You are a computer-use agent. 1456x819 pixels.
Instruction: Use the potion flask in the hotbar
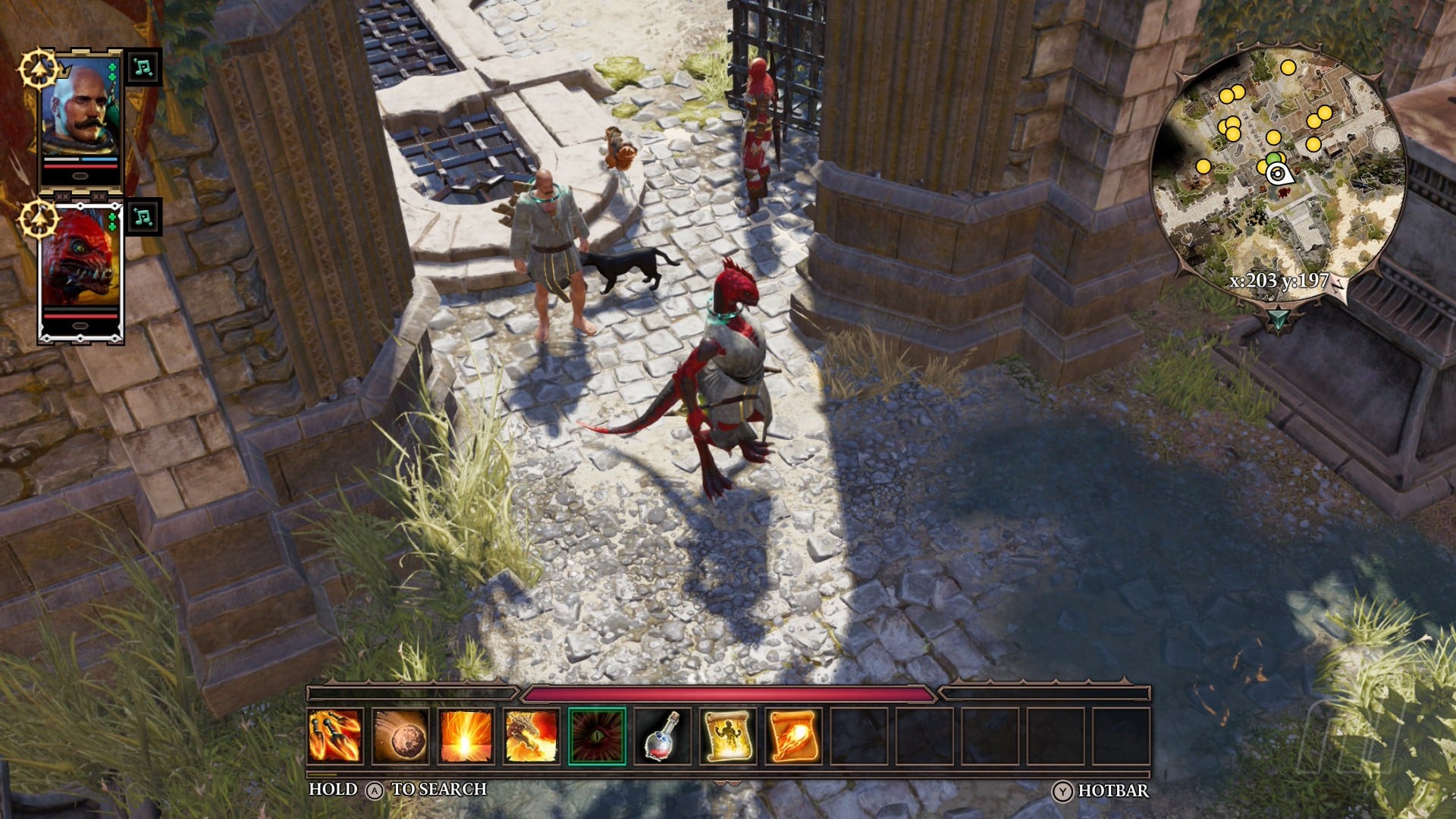pyautogui.click(x=662, y=736)
